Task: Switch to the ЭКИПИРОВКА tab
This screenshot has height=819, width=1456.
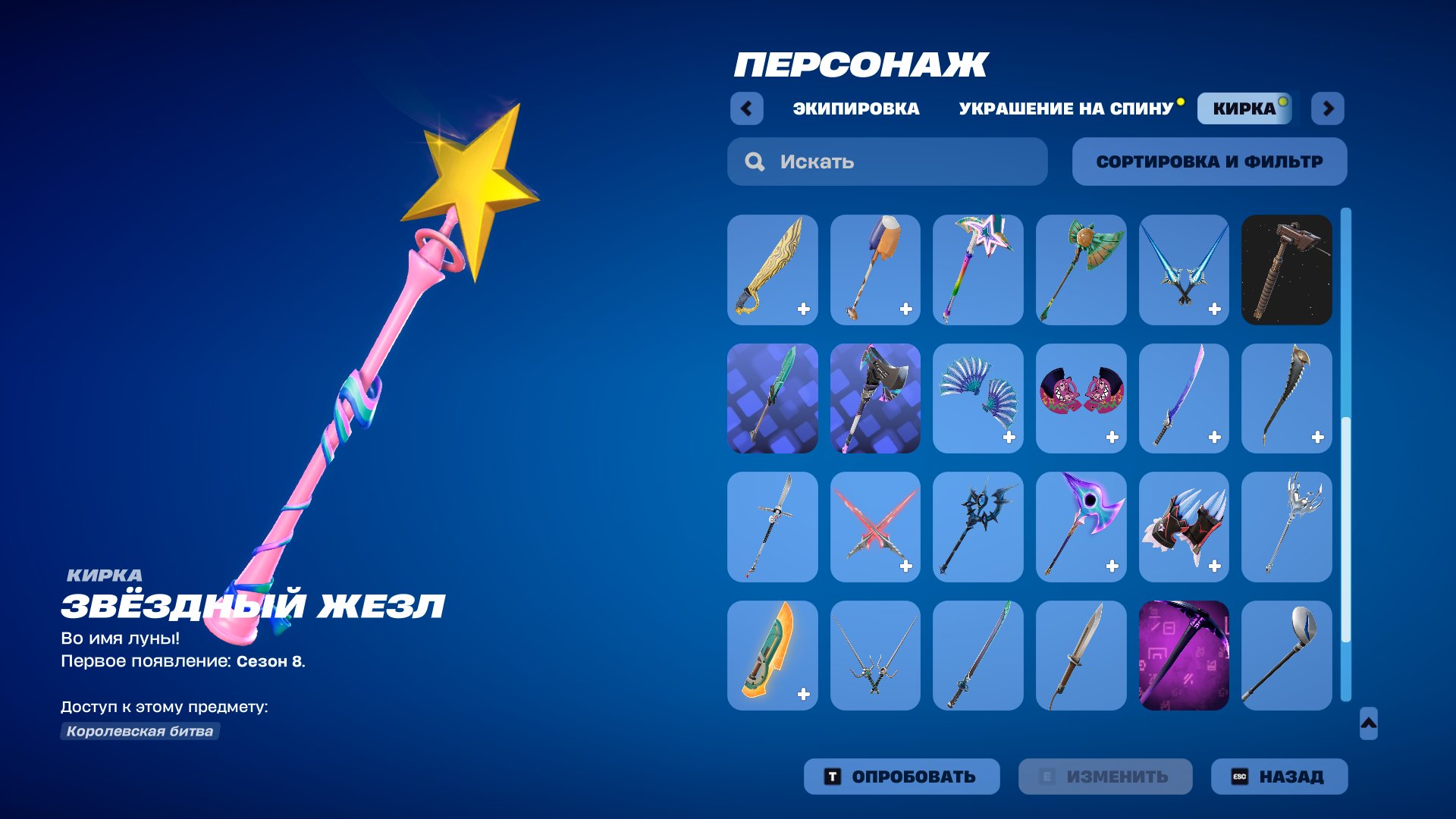Action: (x=854, y=108)
